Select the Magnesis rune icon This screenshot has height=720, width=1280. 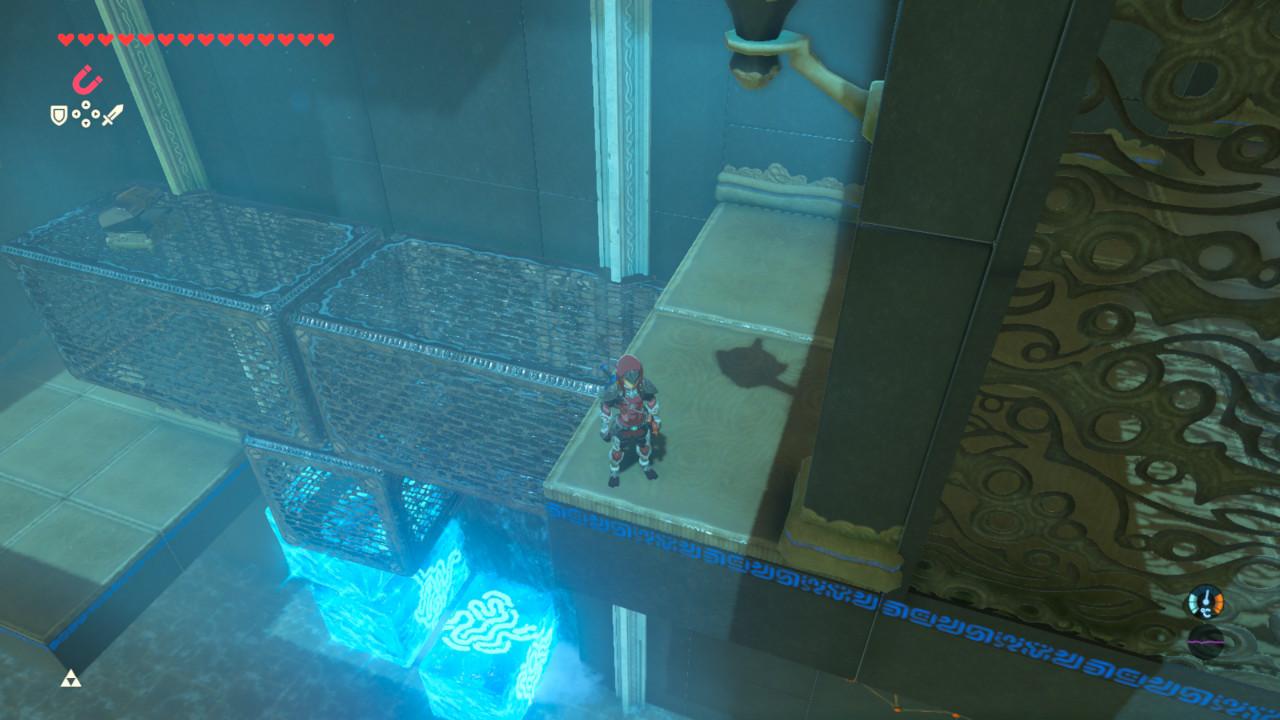85,78
